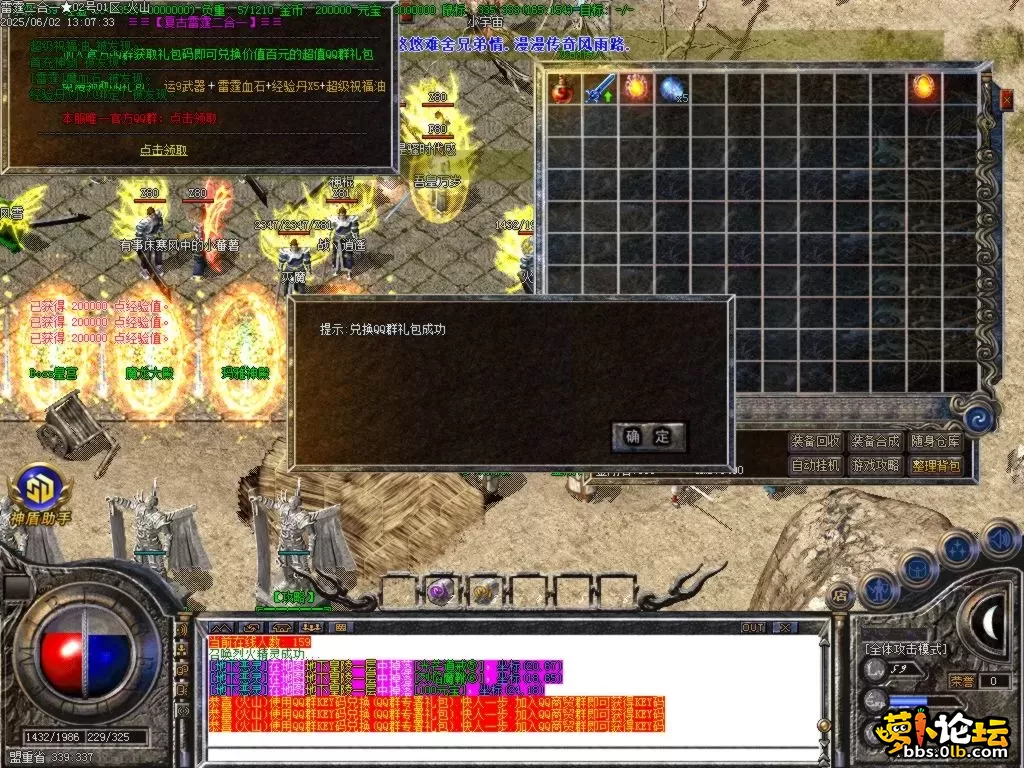
Task: Close the inventory with the red X
Action: 1007,98
